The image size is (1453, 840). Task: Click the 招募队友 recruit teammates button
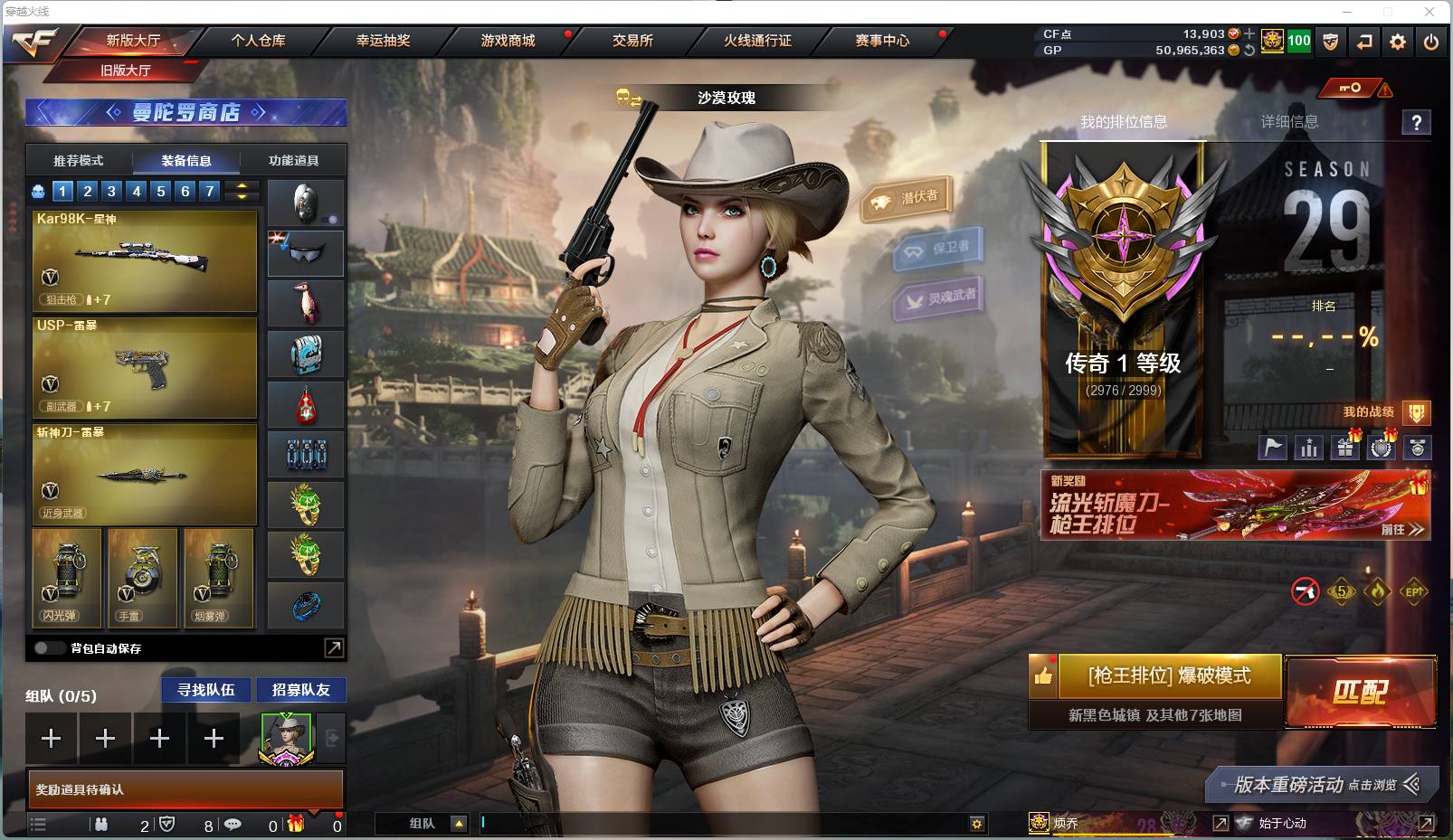(301, 689)
